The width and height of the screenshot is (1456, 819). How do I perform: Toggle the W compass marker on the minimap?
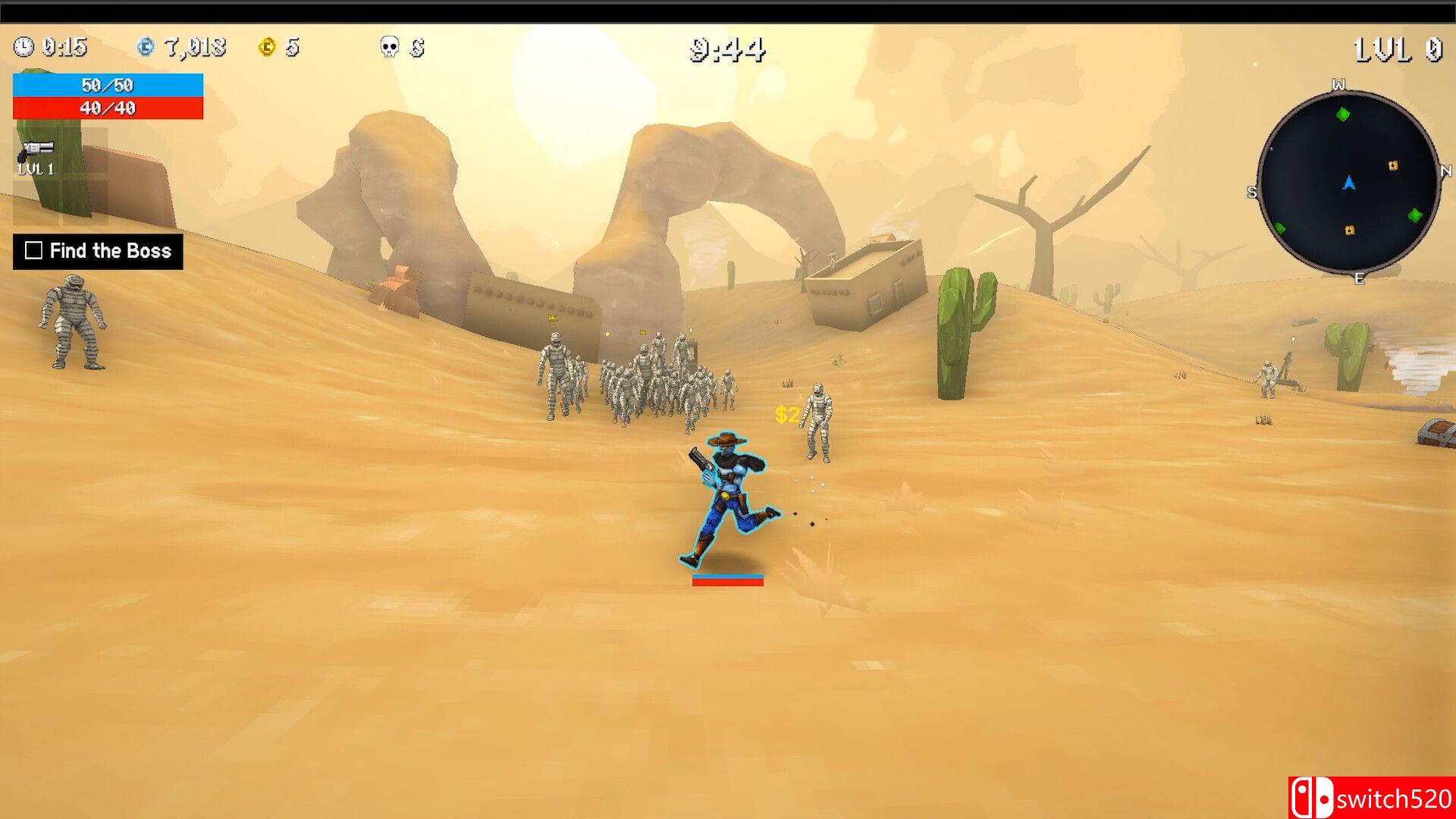1338,82
